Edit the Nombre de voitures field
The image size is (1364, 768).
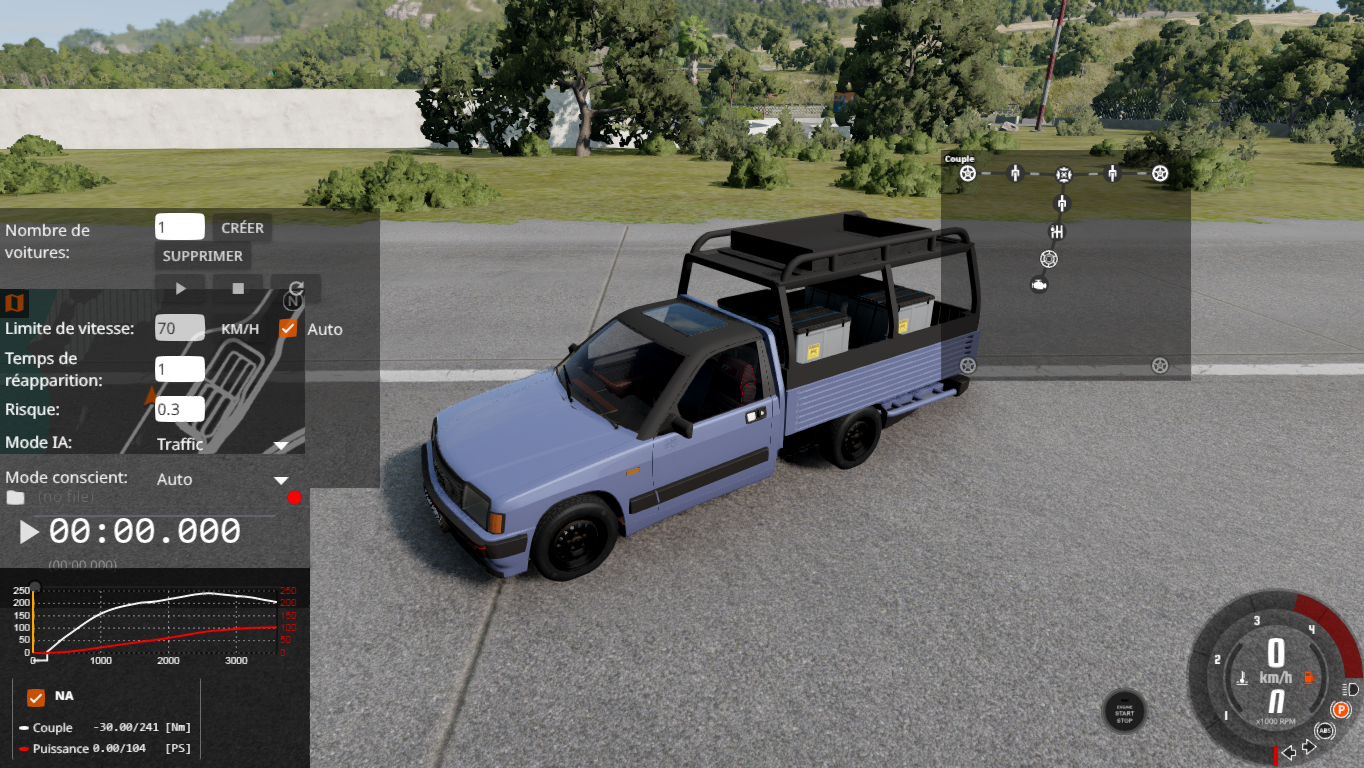(x=179, y=227)
